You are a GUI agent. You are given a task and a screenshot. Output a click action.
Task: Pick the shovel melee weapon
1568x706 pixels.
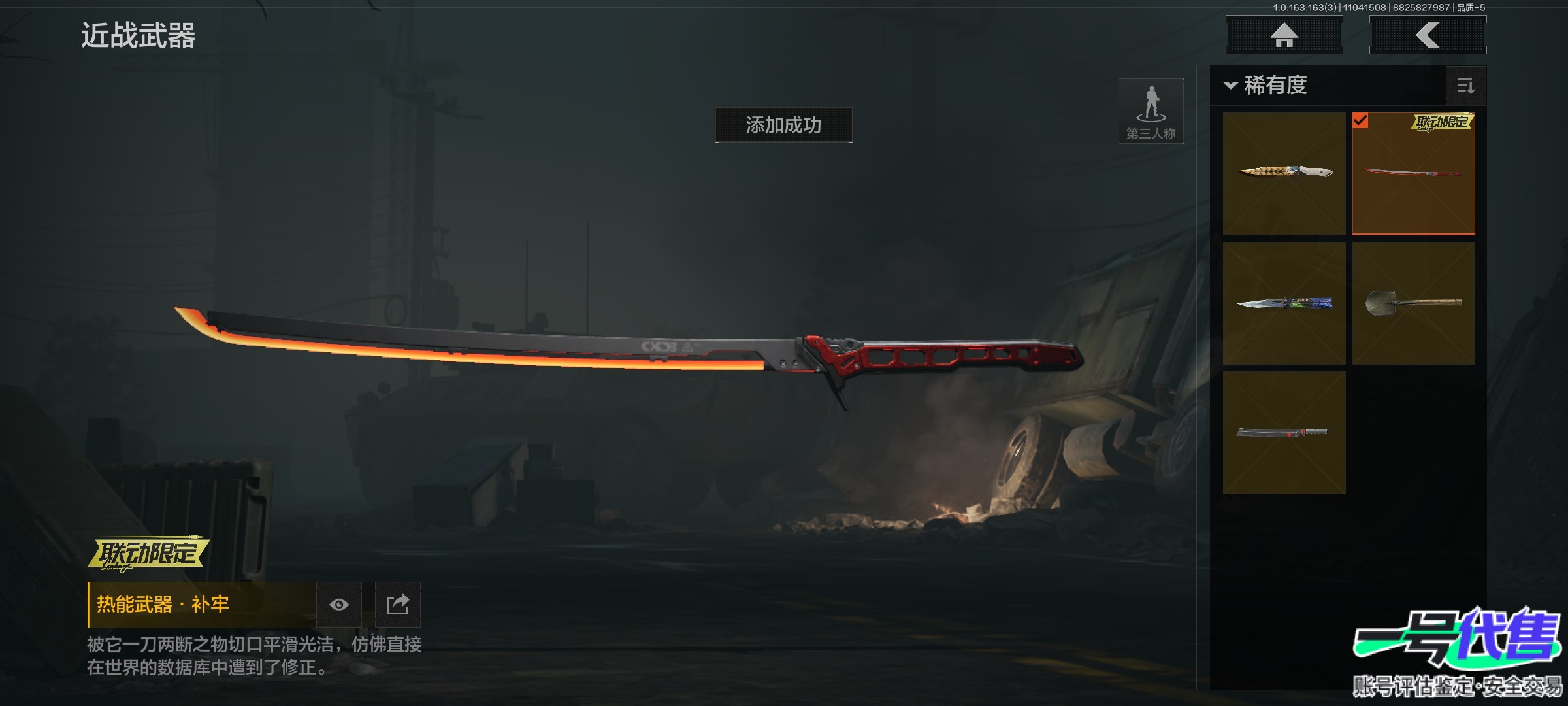click(x=1413, y=303)
